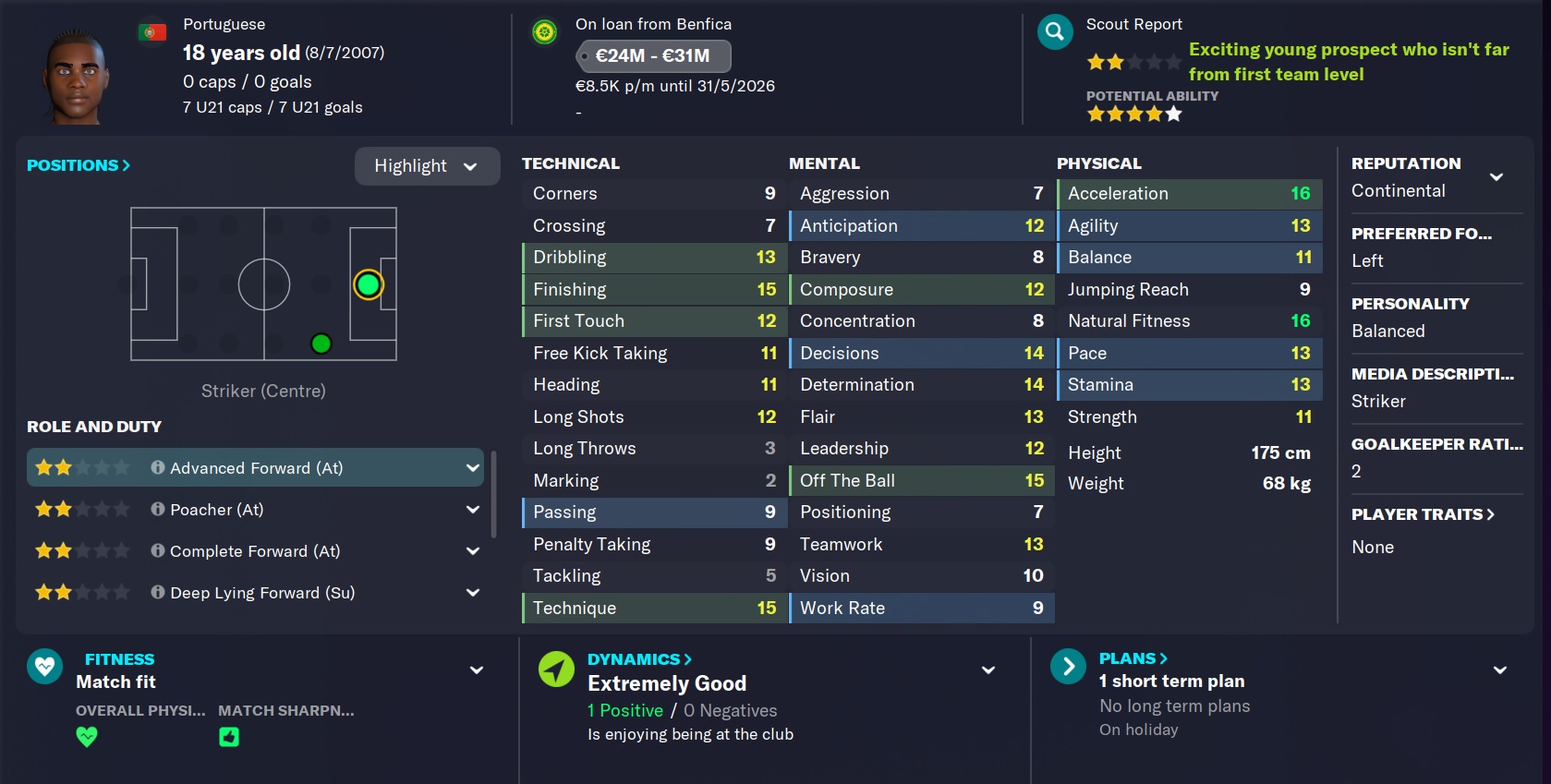Click the info icon beside Poacher (At)
The height and width of the screenshot is (784, 1551).
pos(158,509)
